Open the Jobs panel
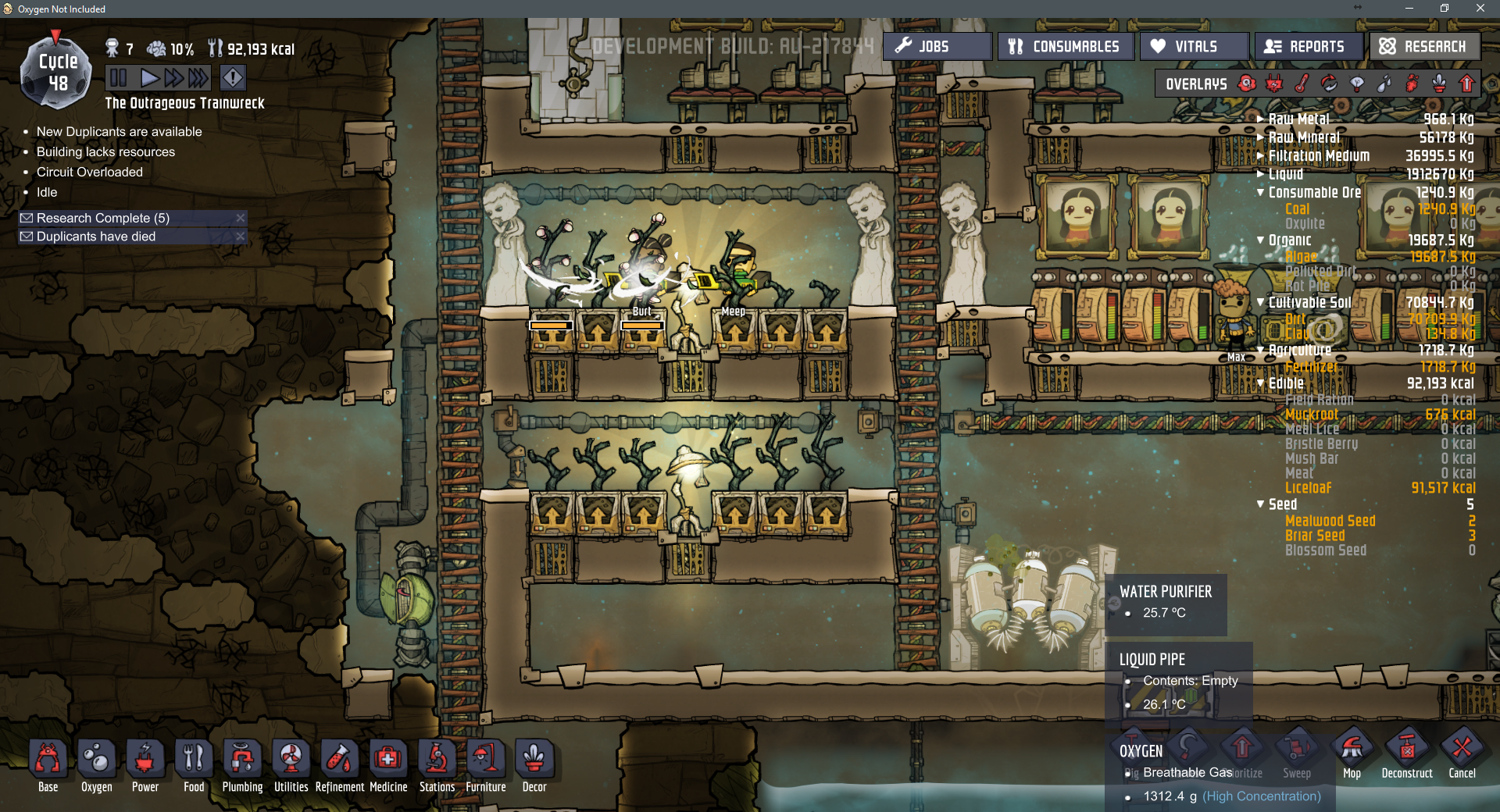1500x812 pixels. click(936, 47)
